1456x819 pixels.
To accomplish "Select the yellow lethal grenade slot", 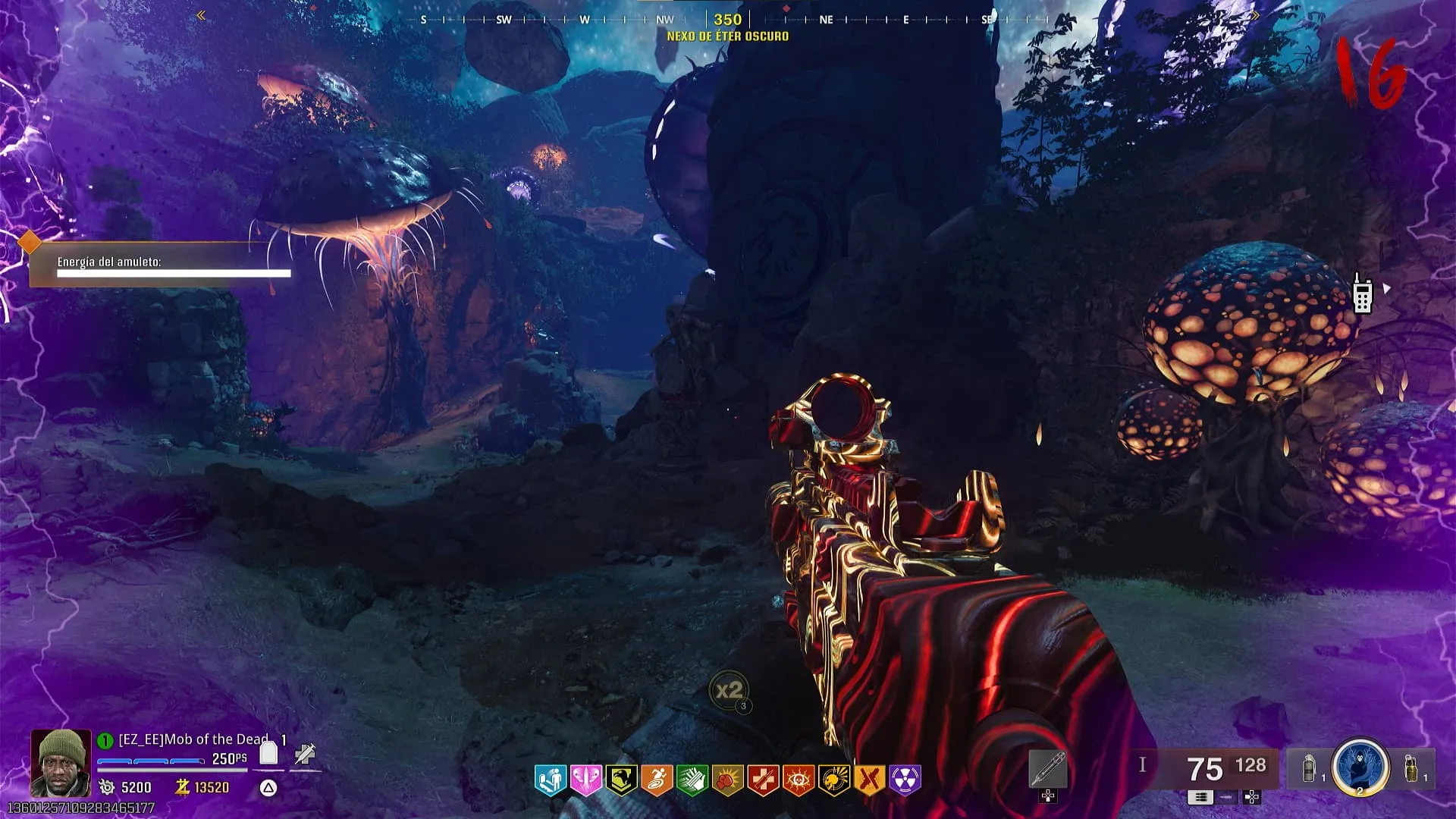I will 1410,768.
